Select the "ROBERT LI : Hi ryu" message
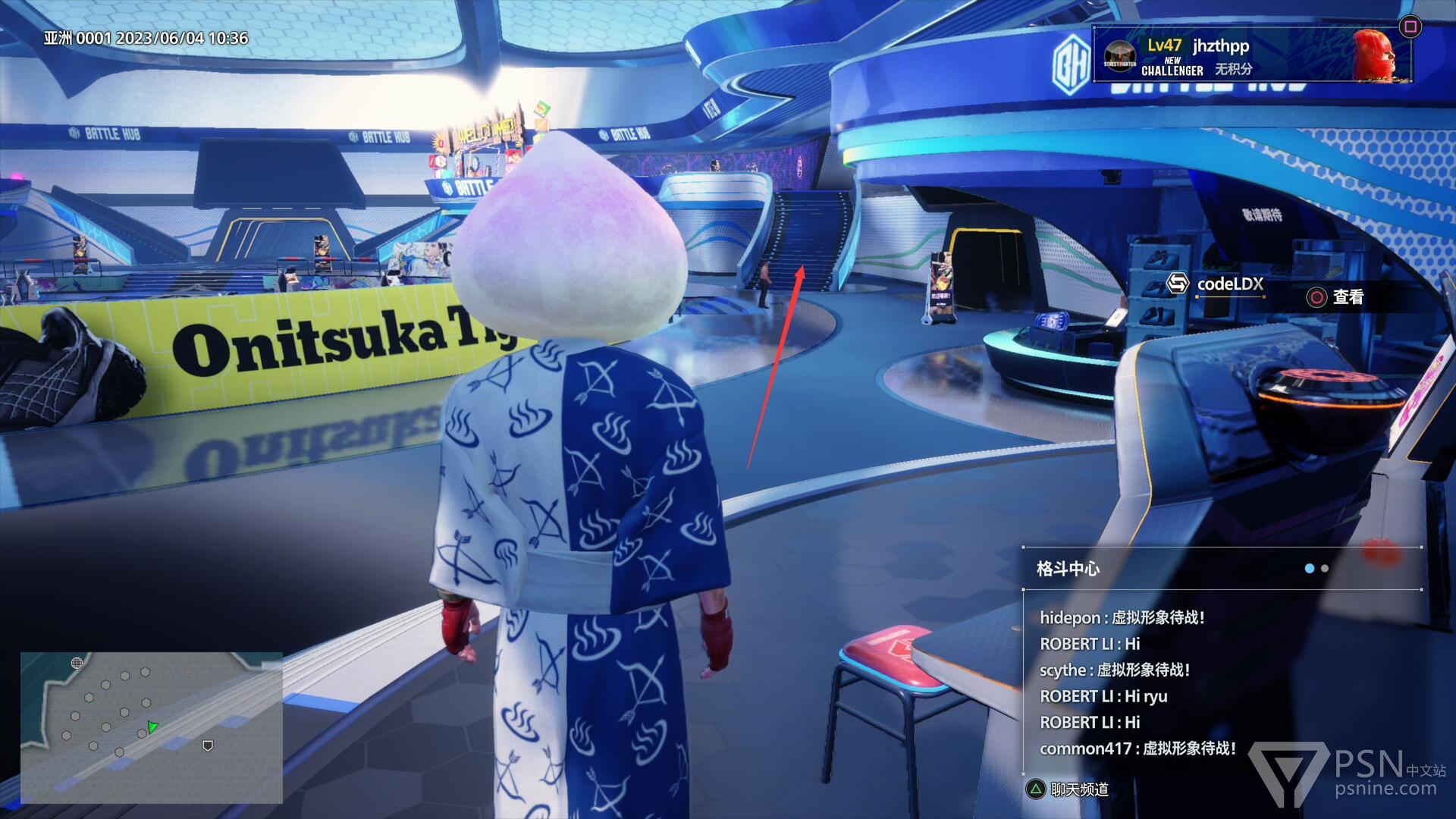This screenshot has height=819, width=1456. (1103, 696)
